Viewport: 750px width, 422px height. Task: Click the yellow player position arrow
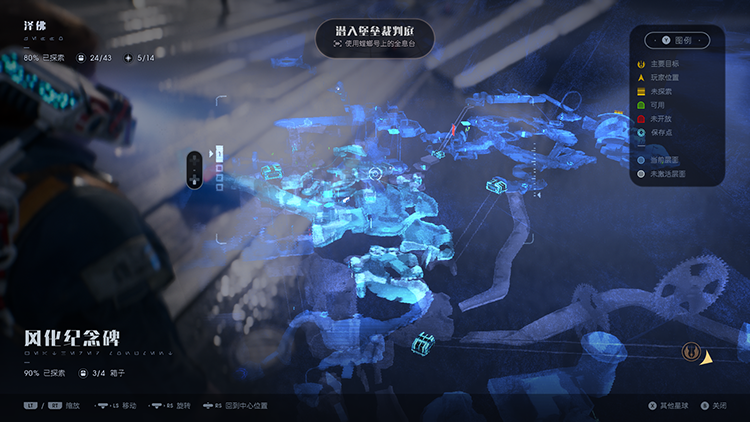tap(707, 357)
